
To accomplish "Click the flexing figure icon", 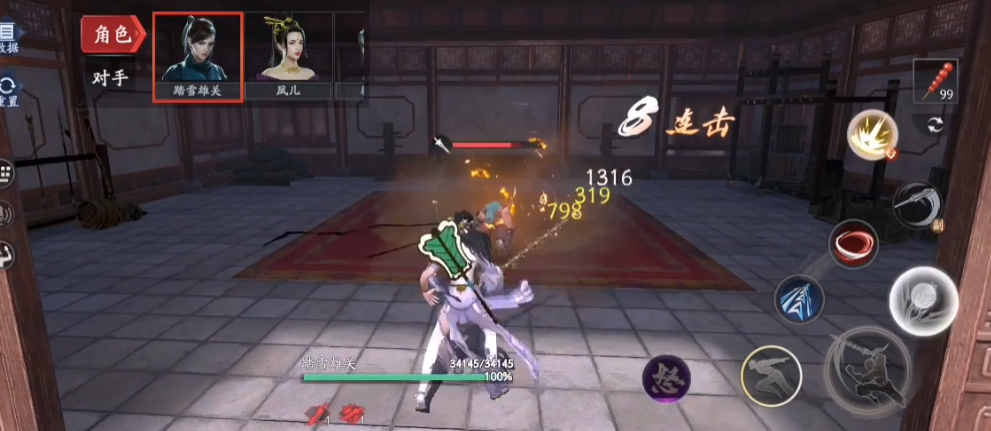I will click(4, 254).
